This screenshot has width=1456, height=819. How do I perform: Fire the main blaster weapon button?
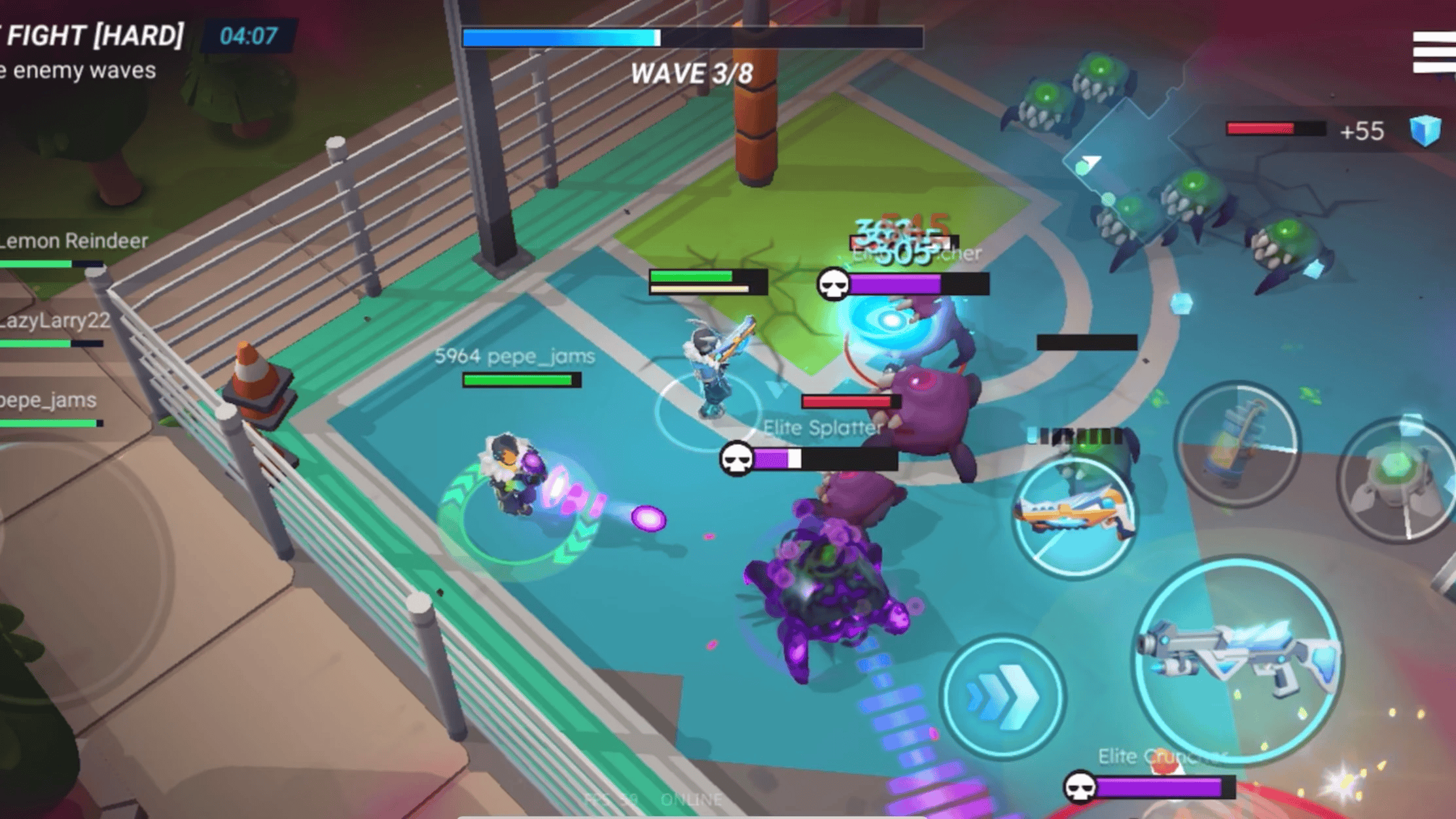point(1239,659)
